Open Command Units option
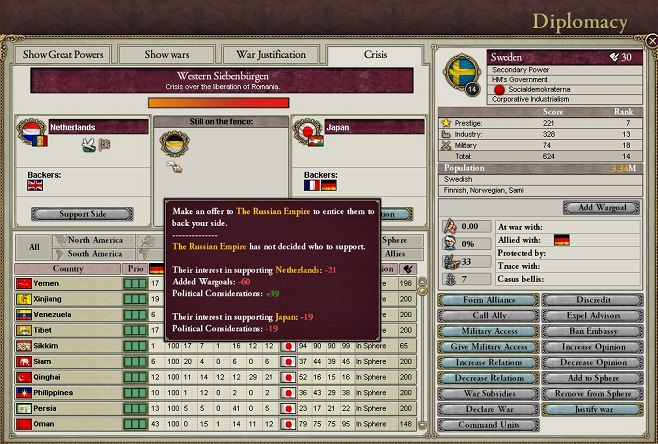 tap(488, 425)
